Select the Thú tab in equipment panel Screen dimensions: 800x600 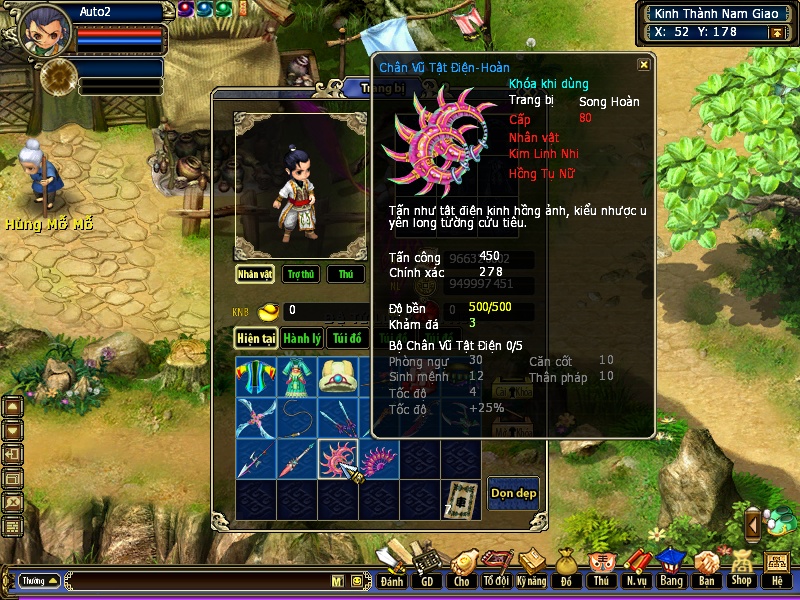pos(346,274)
